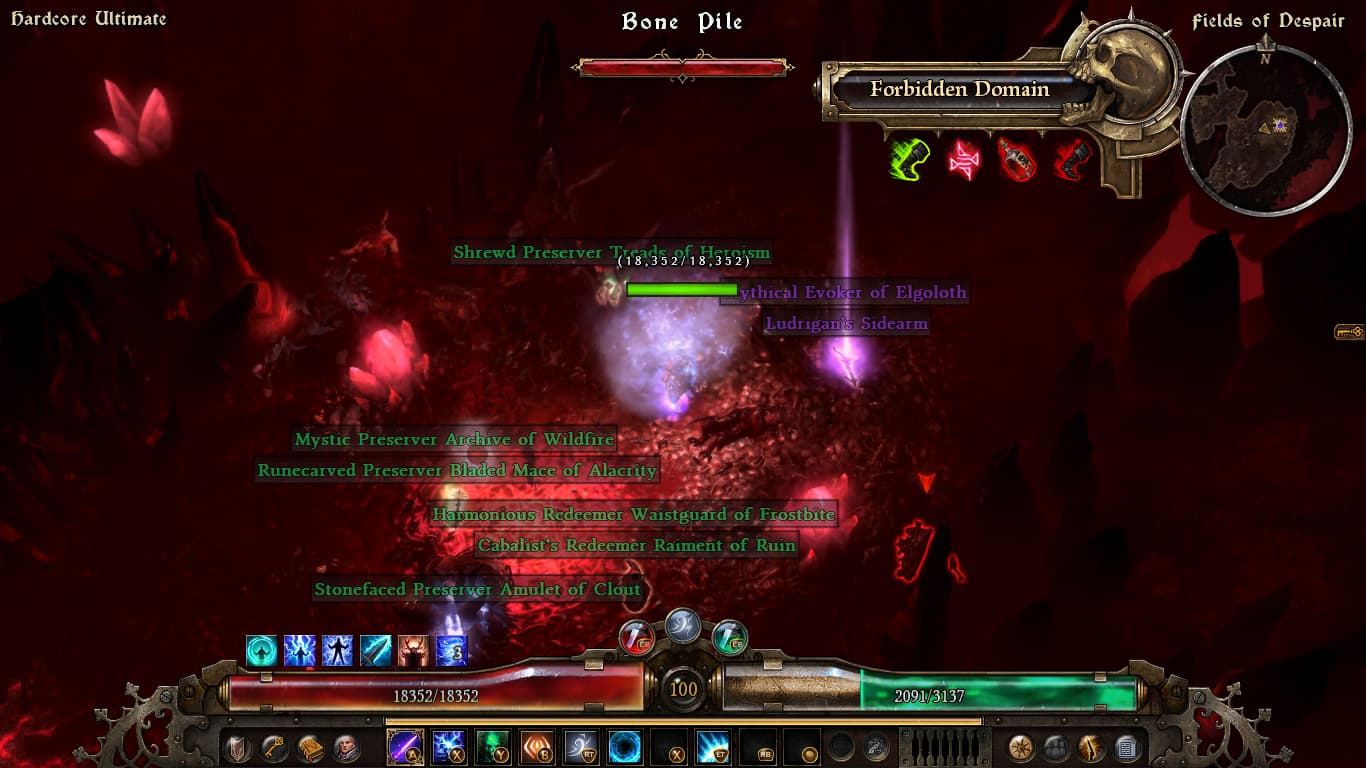Activate the blue swirling portal skill

pos(625,747)
